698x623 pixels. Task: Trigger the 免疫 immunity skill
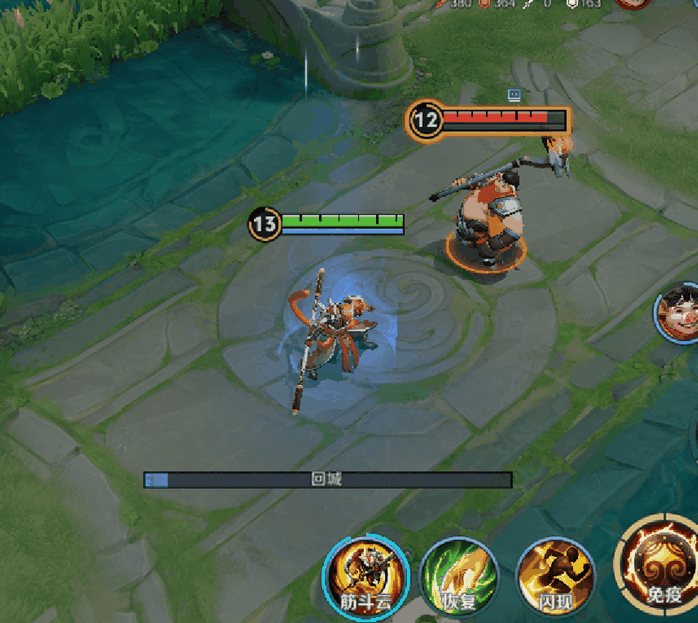[660, 562]
